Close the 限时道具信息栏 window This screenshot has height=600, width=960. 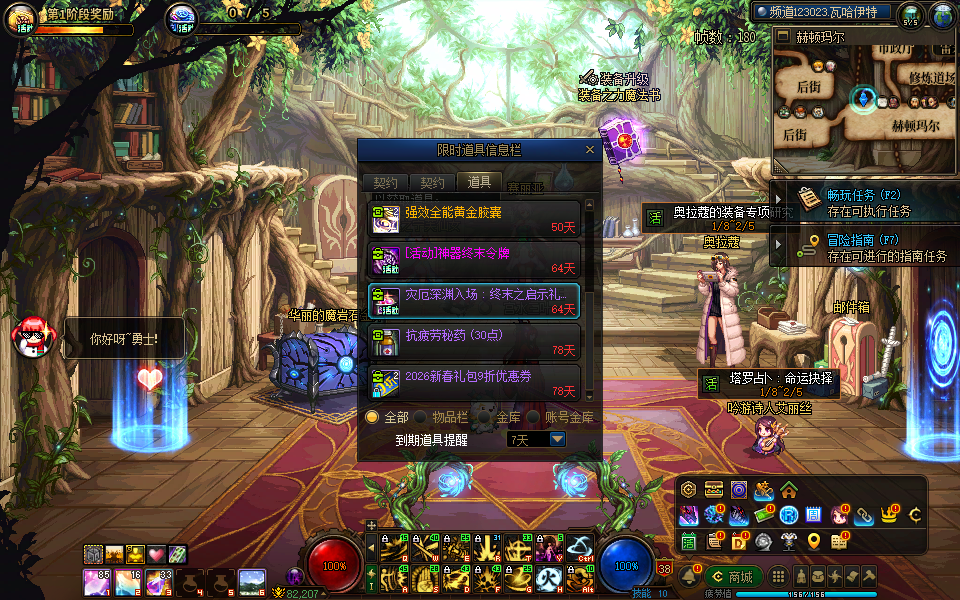click(x=590, y=150)
